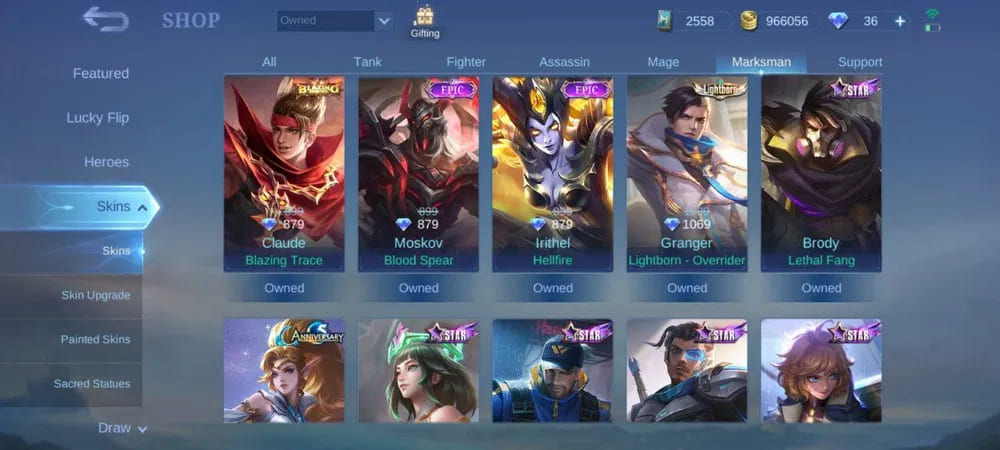Image resolution: width=1000 pixels, height=450 pixels.
Task: View Sacred Statues section
Action: point(92,383)
